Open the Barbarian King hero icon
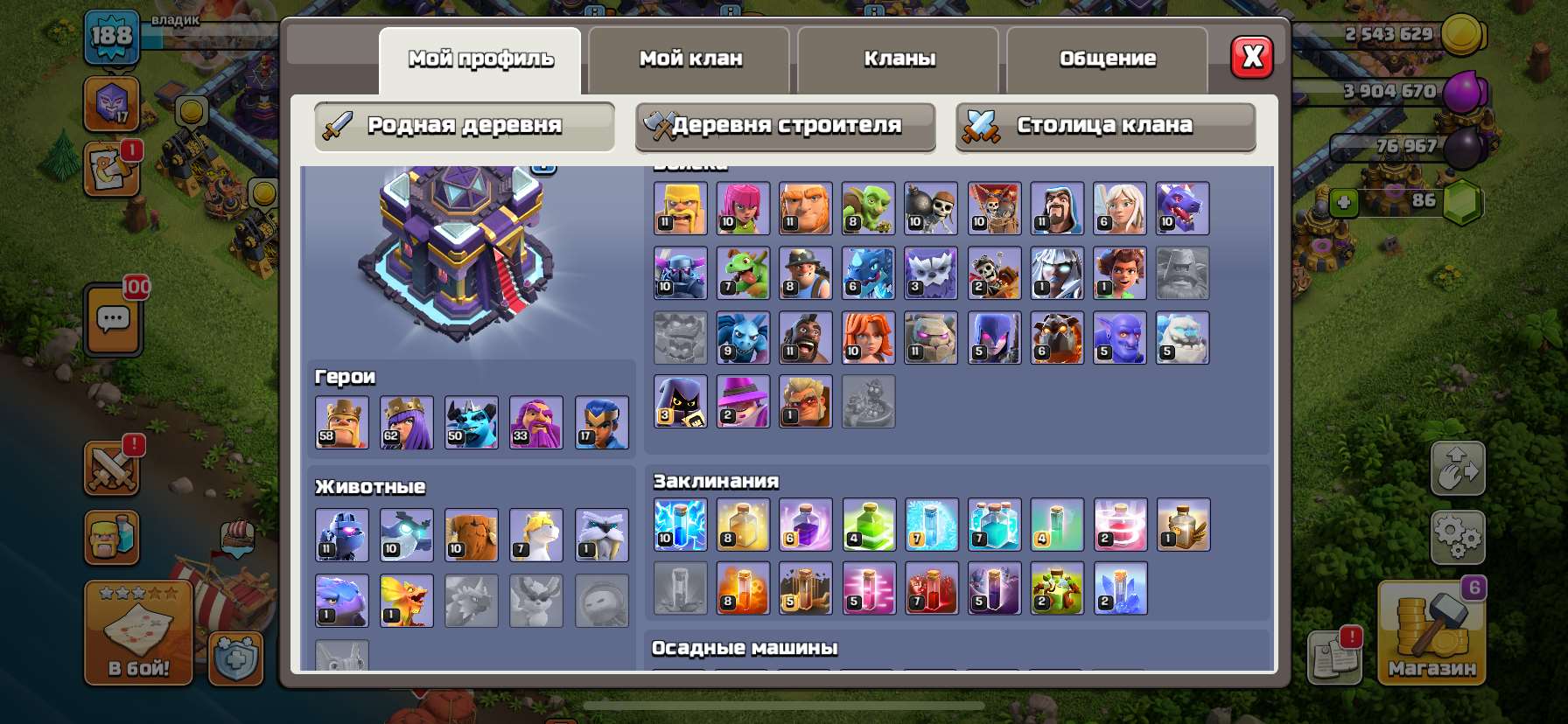This screenshot has width=1568, height=724. tap(341, 422)
